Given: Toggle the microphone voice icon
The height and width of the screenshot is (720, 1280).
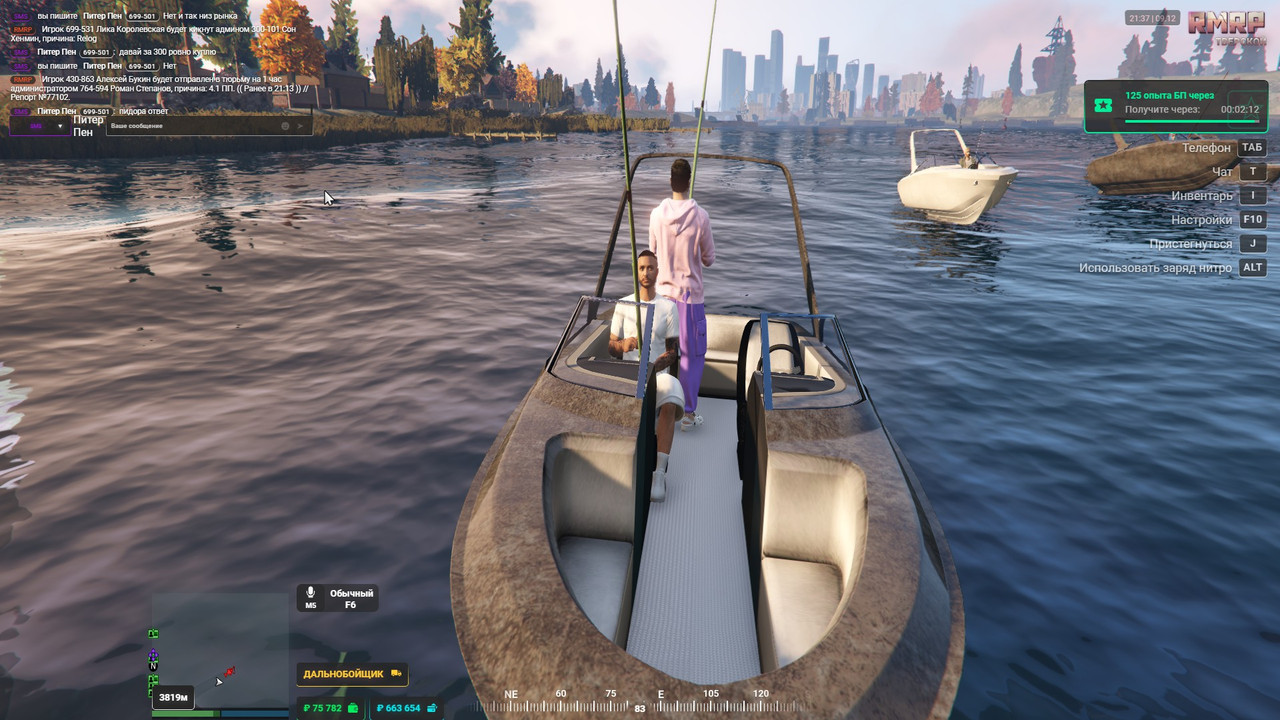Looking at the screenshot, I should 311,593.
